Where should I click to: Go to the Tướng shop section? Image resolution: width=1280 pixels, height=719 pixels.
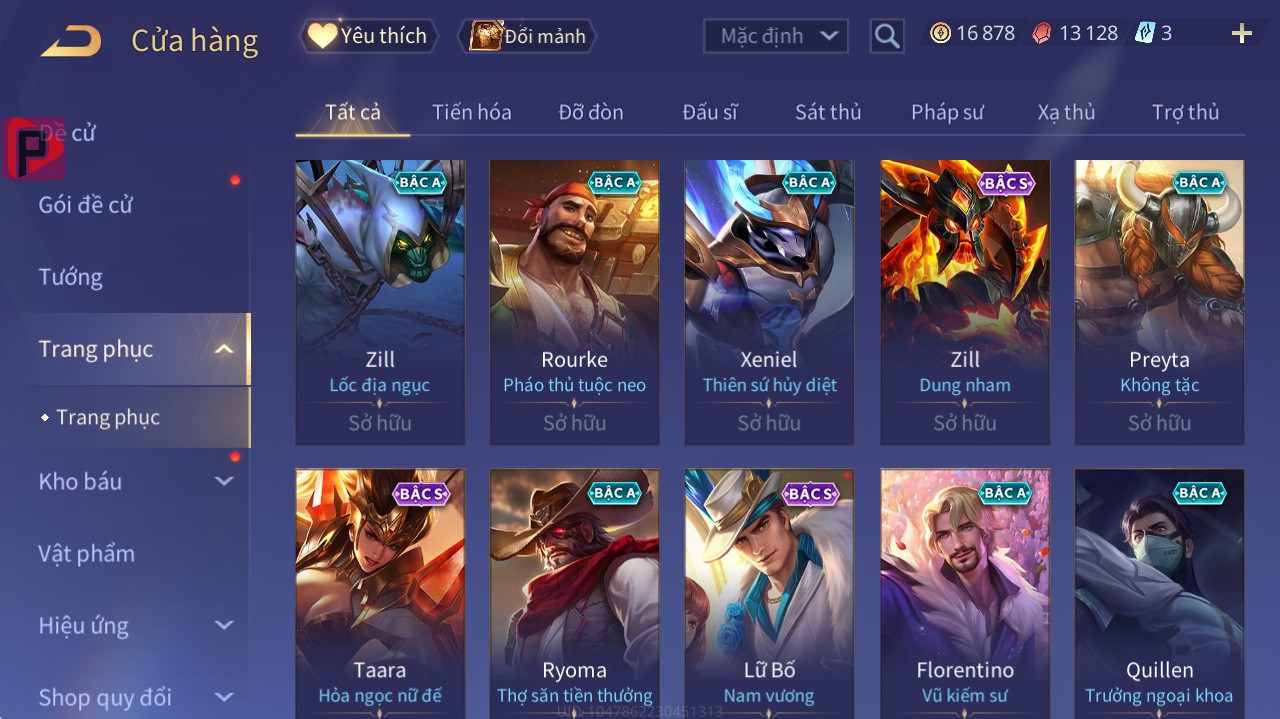71,277
